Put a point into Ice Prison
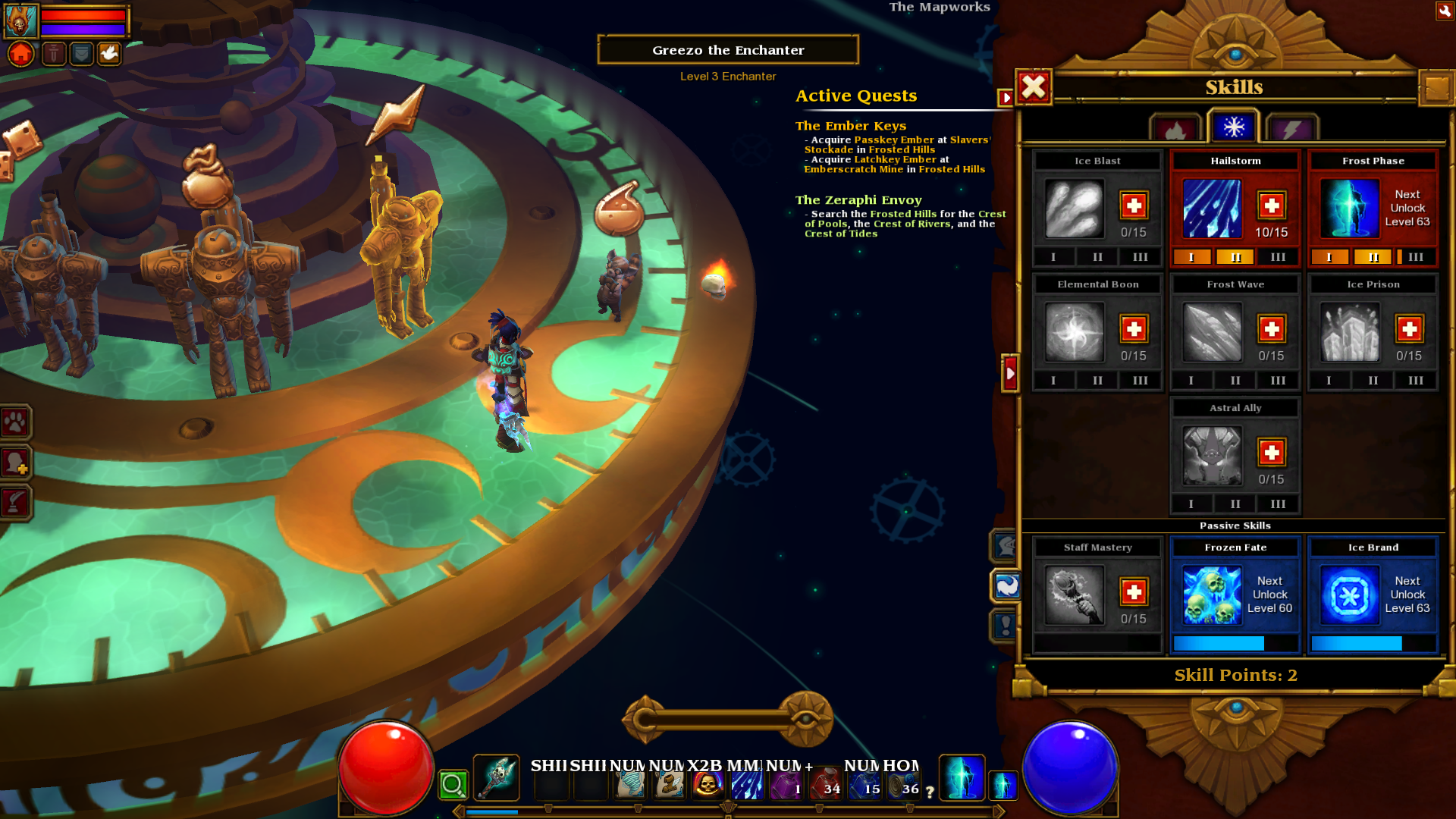The width and height of the screenshot is (1456, 819). pyautogui.click(x=1409, y=329)
